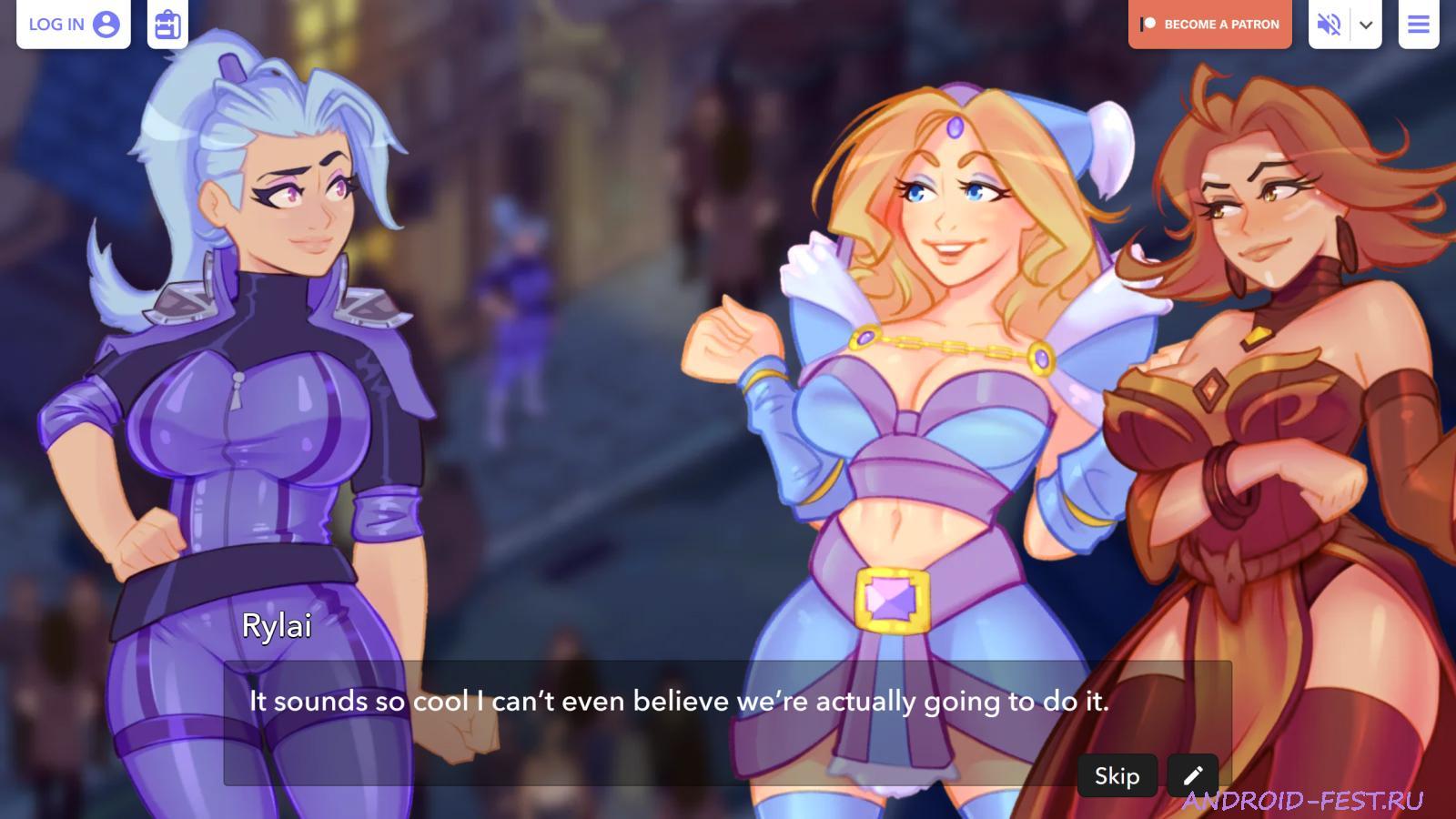Click the person avatar icon beside LOG IN
This screenshot has width=1456, height=819.
pyautogui.click(x=107, y=25)
